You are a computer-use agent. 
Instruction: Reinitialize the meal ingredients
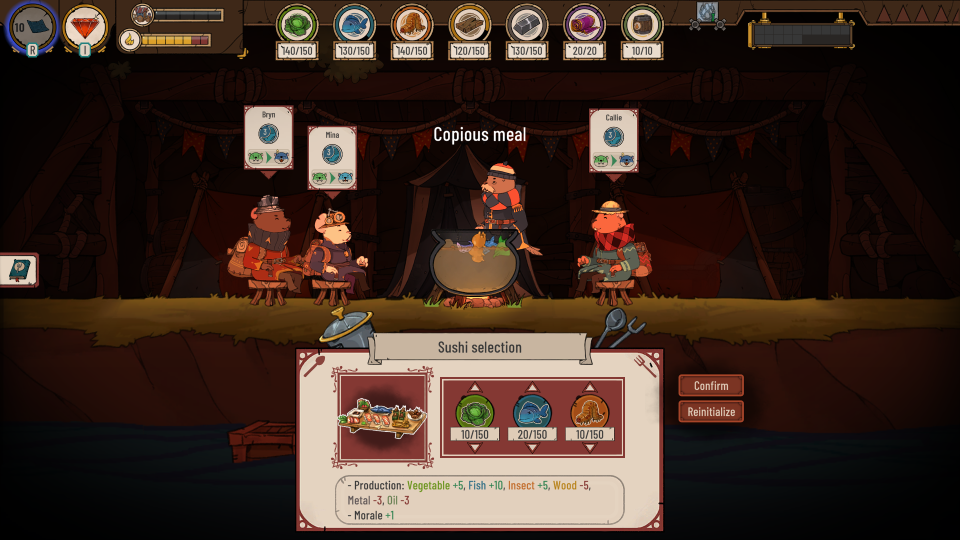(711, 411)
